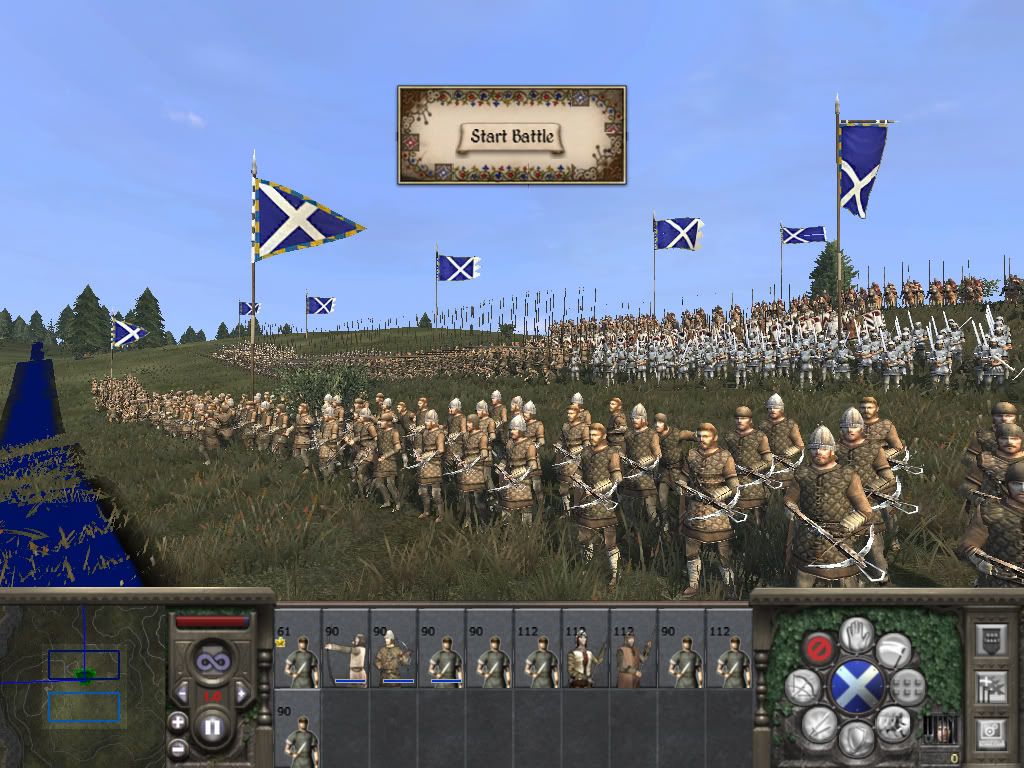
Task: Click the Scottish saltire faction emblem
Action: click(x=856, y=686)
